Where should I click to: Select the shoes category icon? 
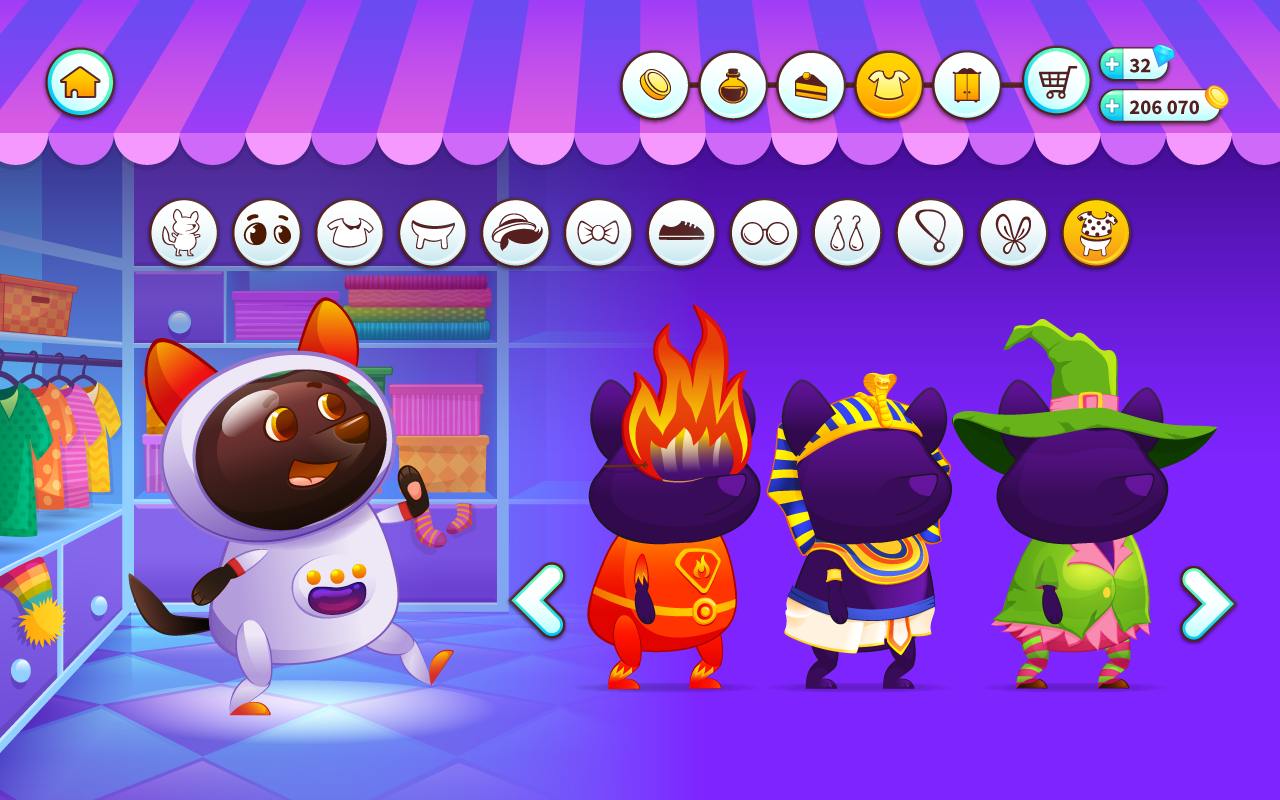click(682, 232)
